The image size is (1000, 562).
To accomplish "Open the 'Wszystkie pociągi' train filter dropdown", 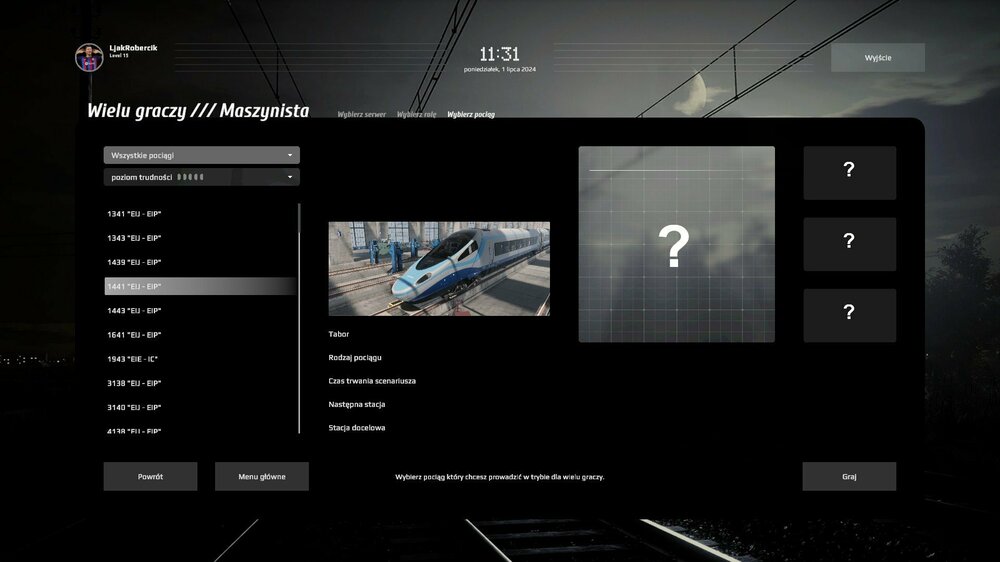I will [x=201, y=155].
